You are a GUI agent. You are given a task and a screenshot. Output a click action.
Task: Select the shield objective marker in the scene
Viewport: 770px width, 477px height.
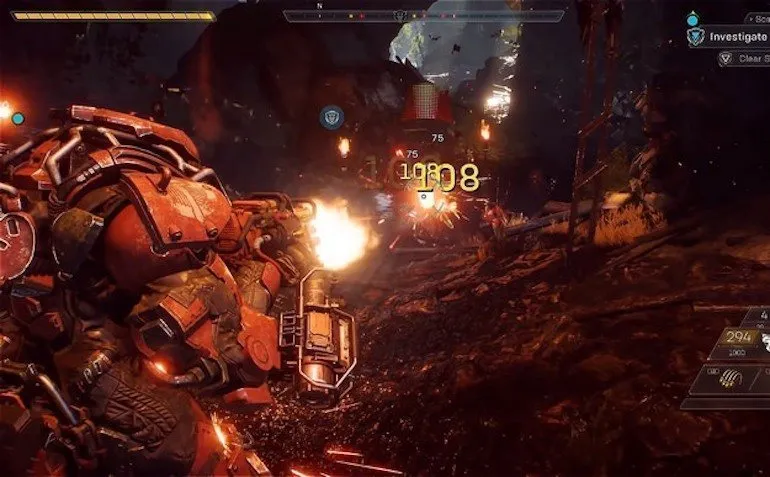[331, 118]
